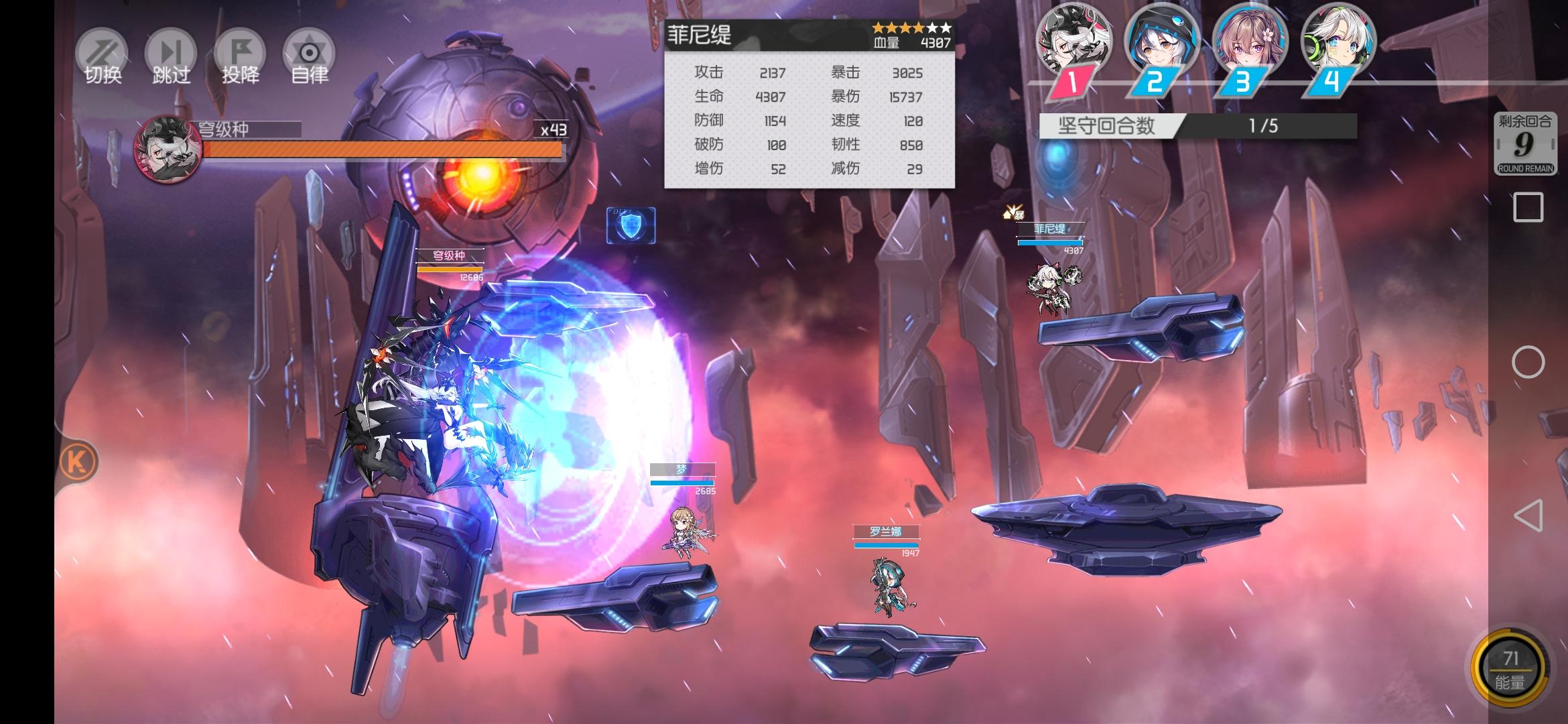The width and height of the screenshot is (1568, 724).
Task: Tap the blue shield defense icon
Action: click(x=631, y=225)
